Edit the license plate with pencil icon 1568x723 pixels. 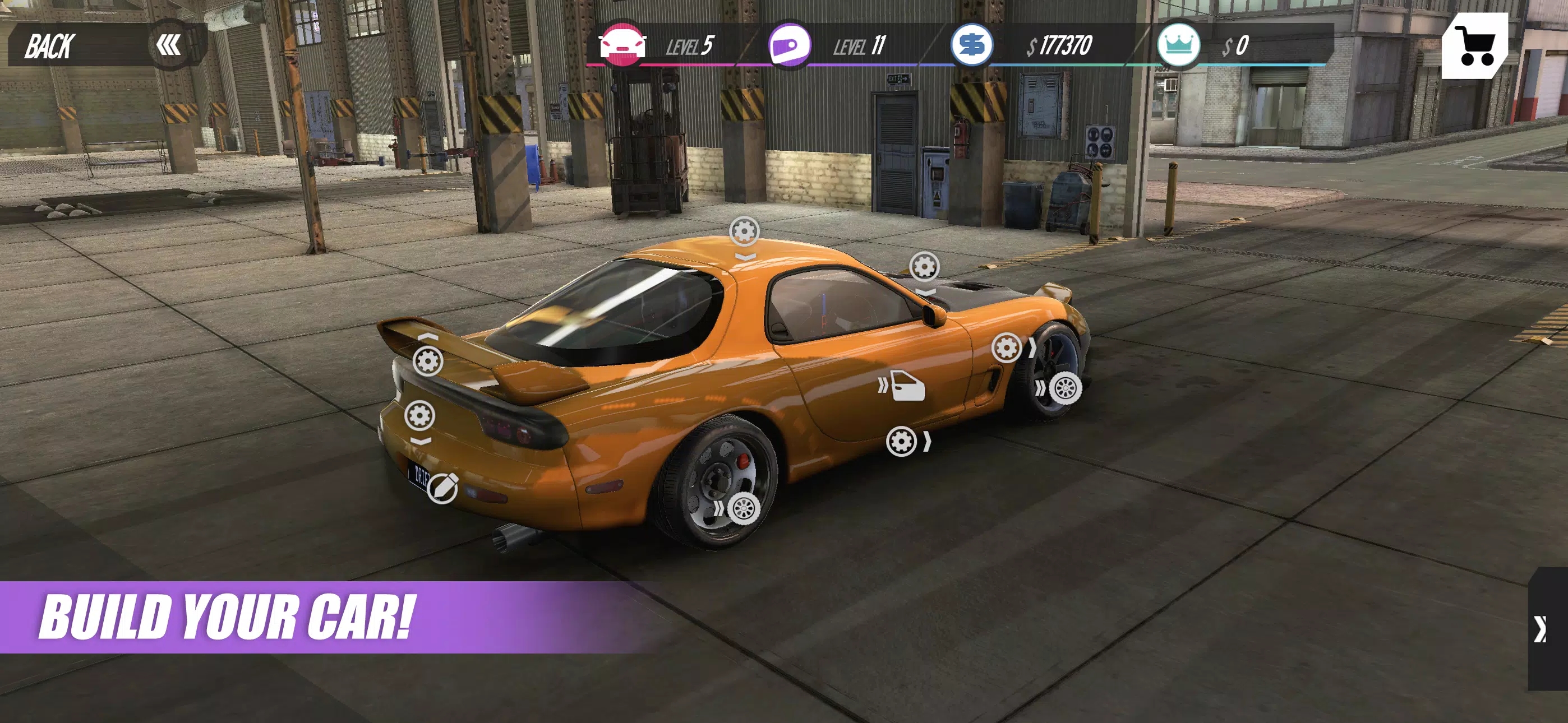(x=442, y=488)
